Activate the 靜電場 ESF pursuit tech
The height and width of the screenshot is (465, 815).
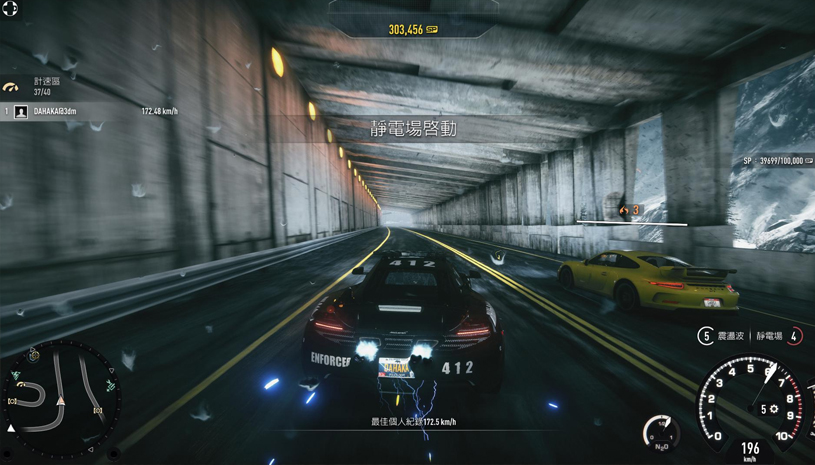click(x=795, y=336)
